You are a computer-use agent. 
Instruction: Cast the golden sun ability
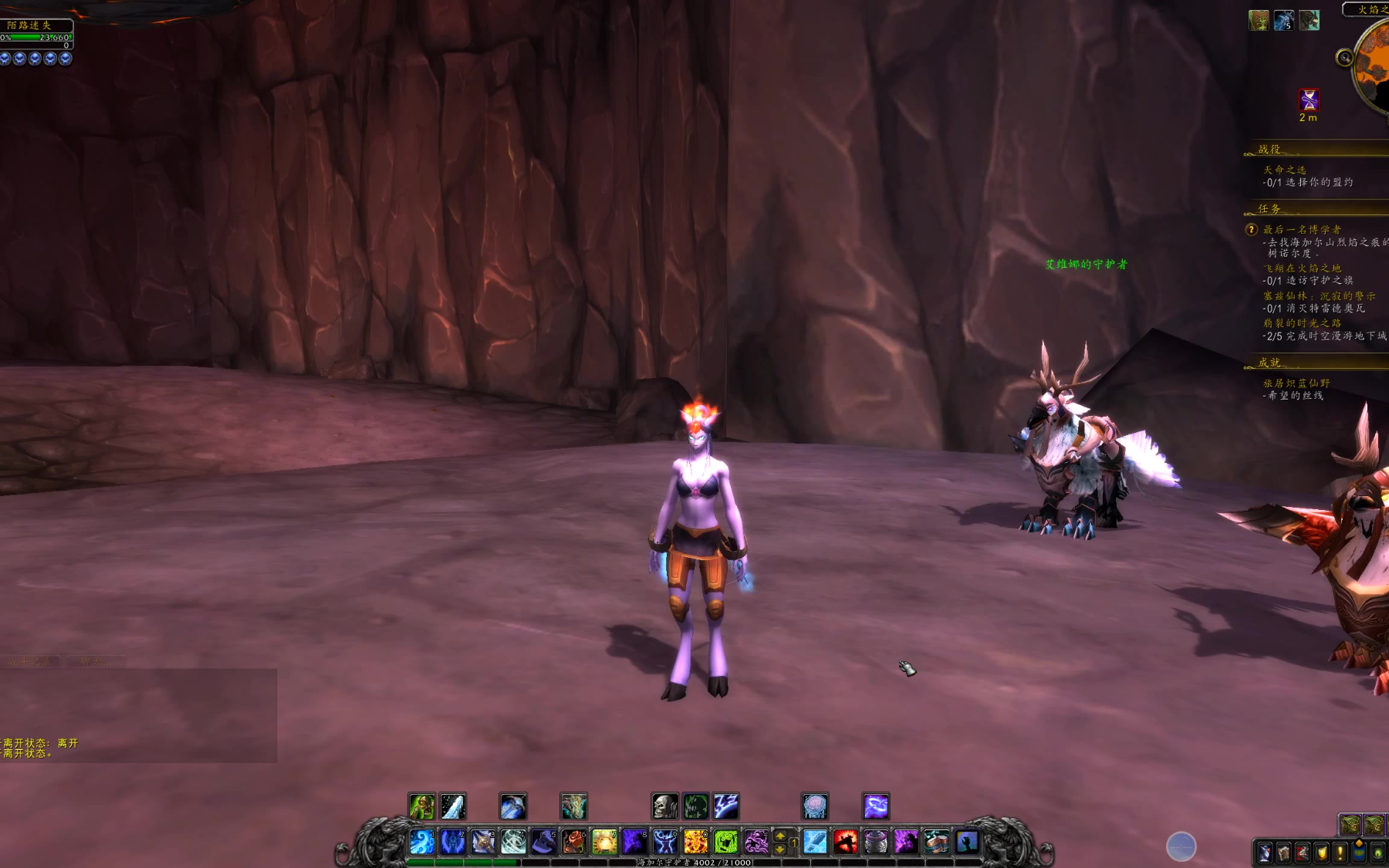(604, 841)
